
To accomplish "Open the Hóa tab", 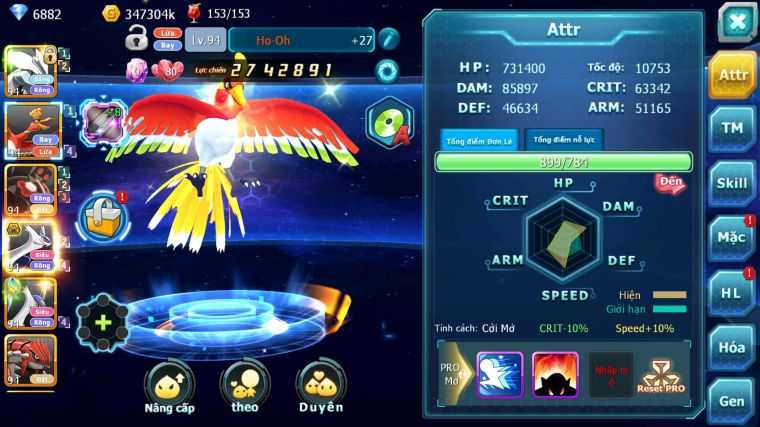I will click(731, 347).
